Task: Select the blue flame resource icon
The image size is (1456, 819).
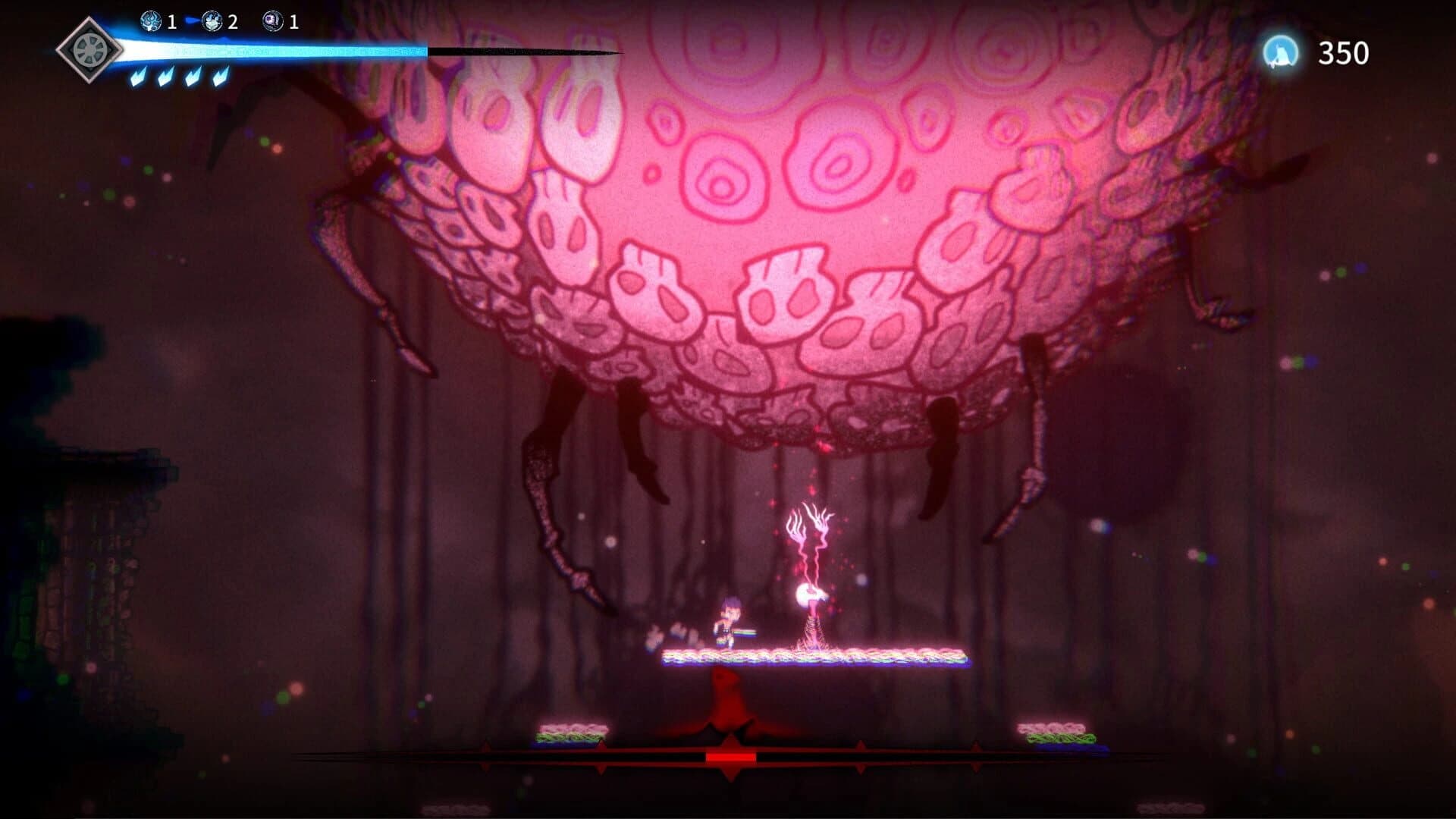Action: coord(150,21)
